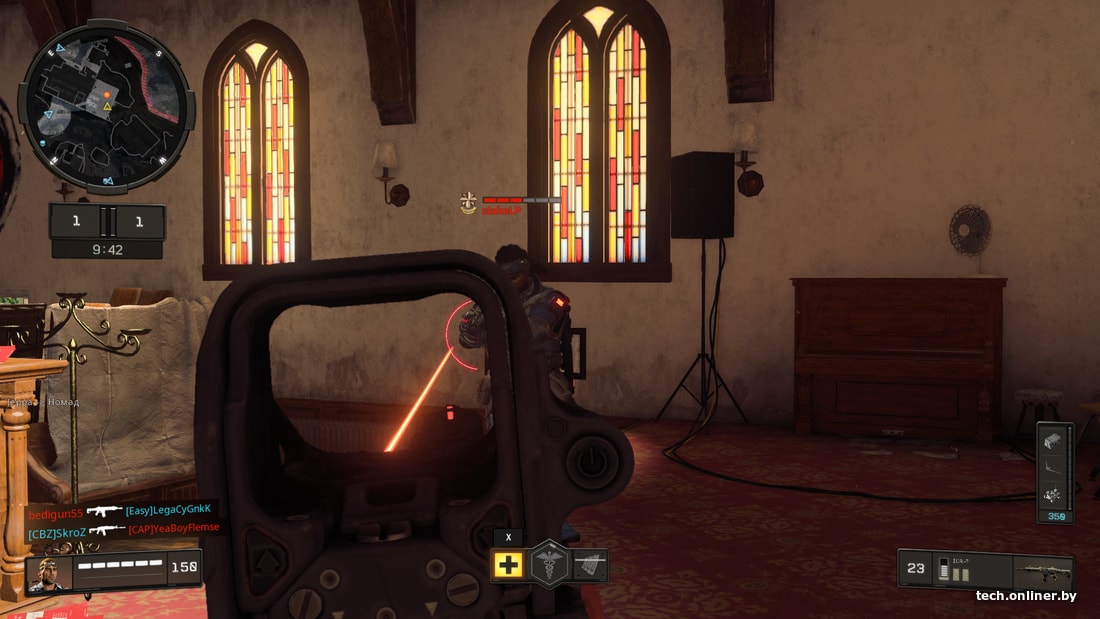Image resolution: width=1100 pixels, height=619 pixels.
Task: Click the bedigun55 kill feed entry
Action: click(x=120, y=511)
